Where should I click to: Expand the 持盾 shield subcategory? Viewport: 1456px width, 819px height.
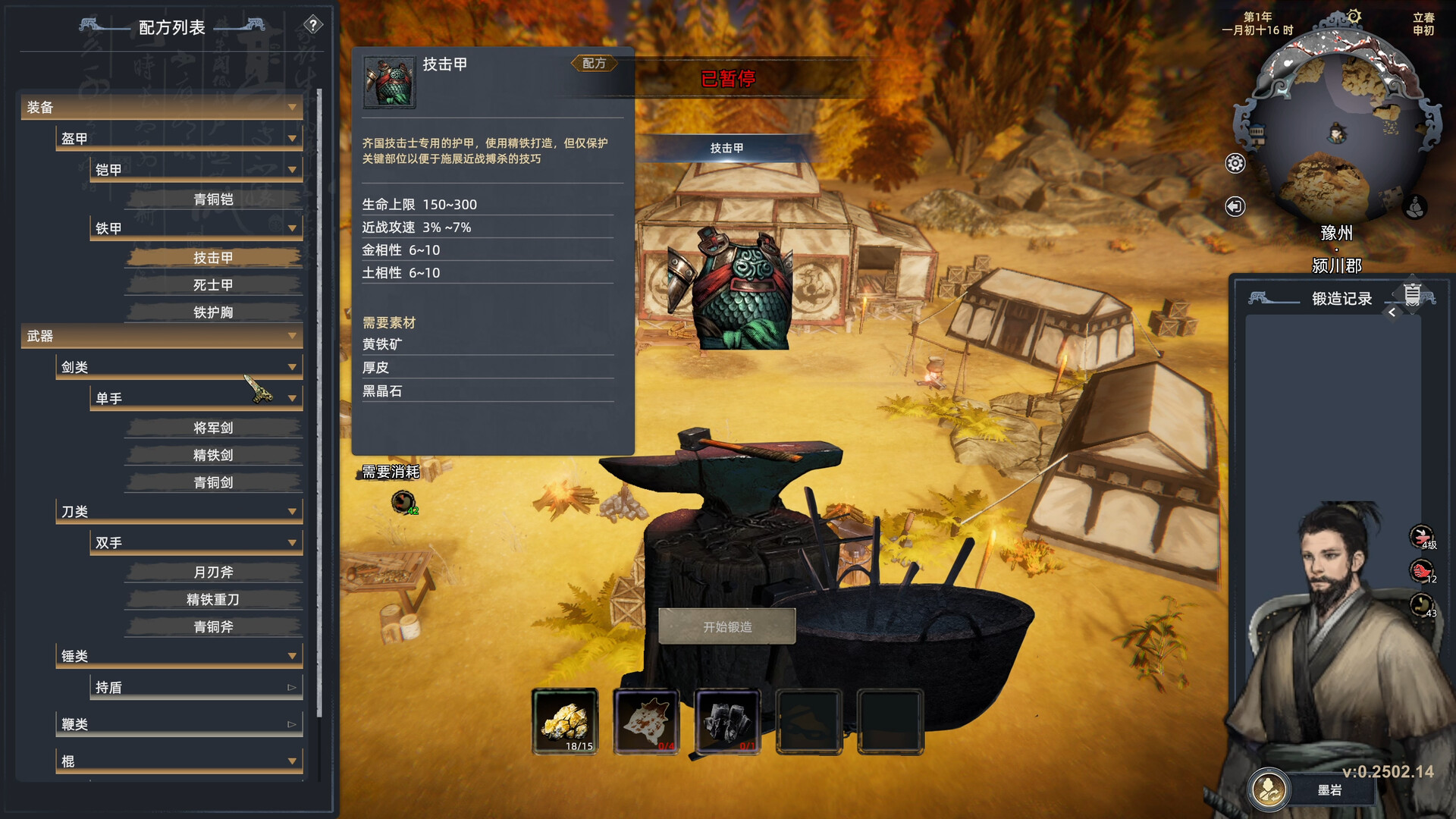coord(291,687)
